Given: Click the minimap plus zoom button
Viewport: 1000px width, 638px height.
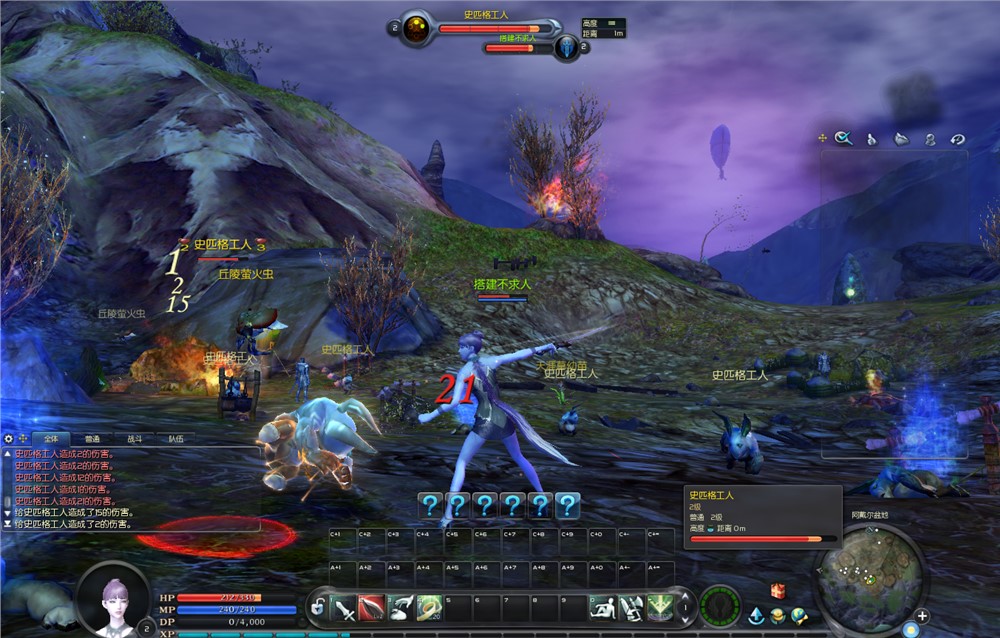Looking at the screenshot, I should click(x=922, y=616).
